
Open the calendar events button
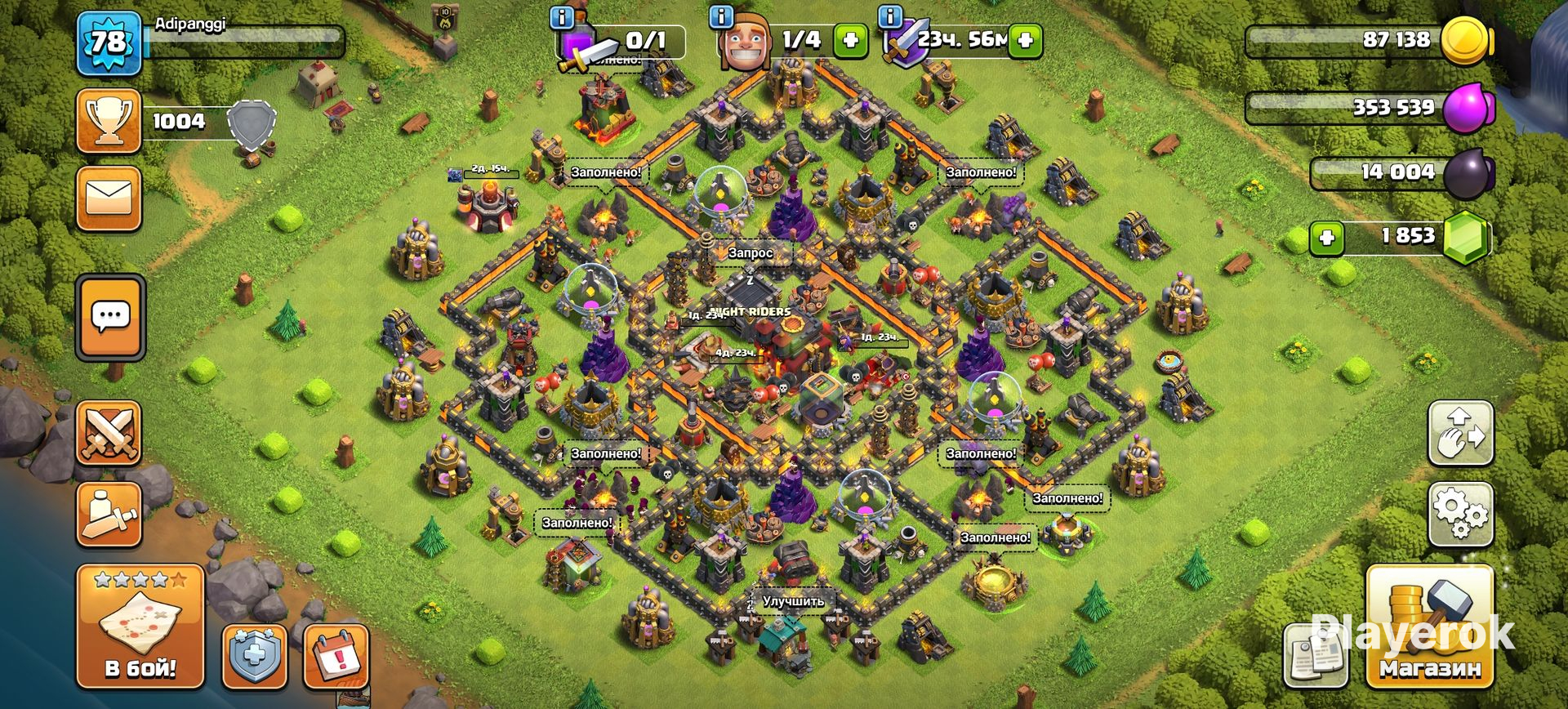tap(335, 657)
